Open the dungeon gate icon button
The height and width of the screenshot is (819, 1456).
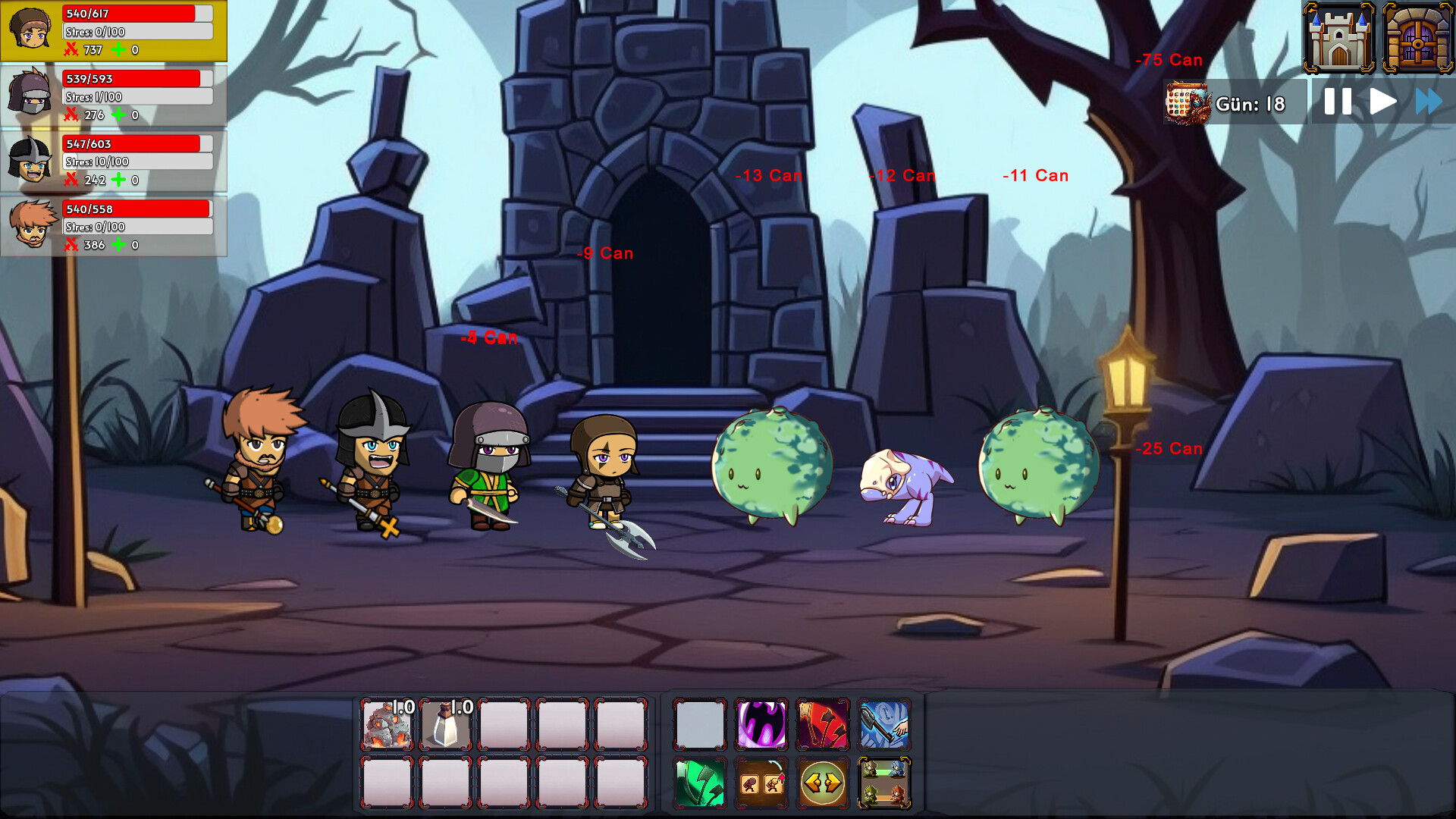point(1417,38)
